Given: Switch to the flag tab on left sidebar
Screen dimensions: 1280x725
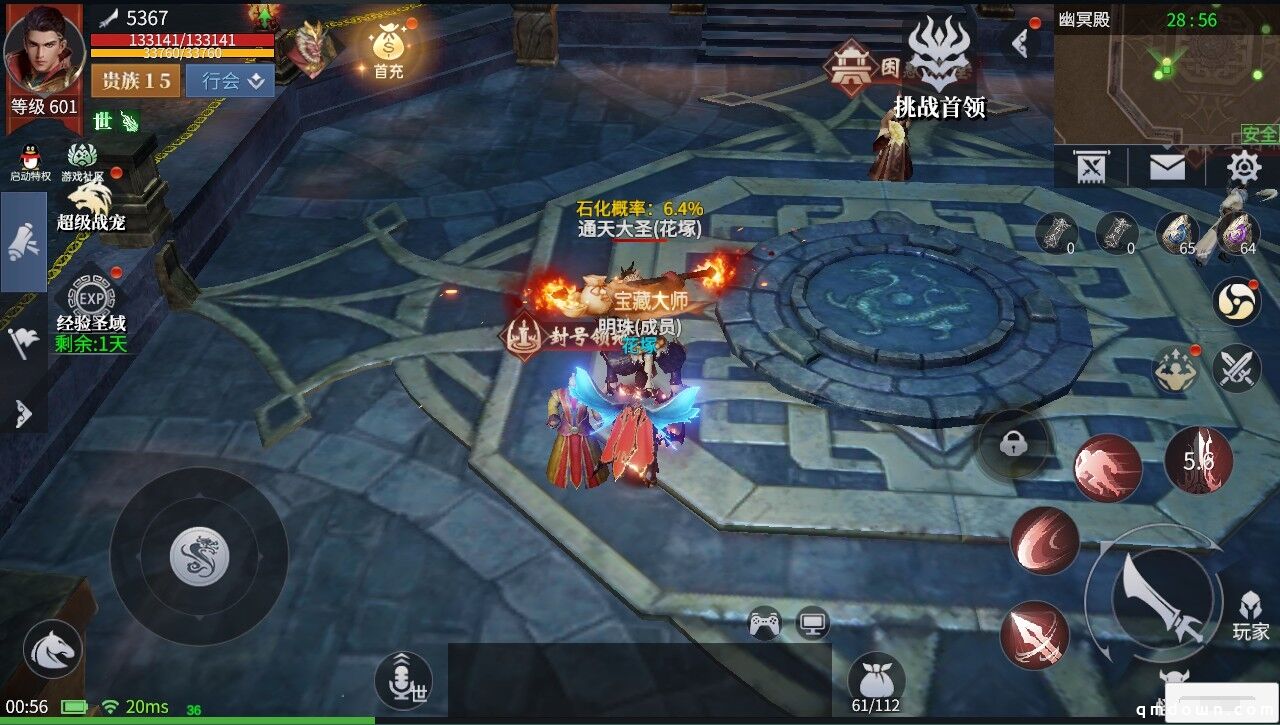Looking at the screenshot, I should click(x=22, y=340).
